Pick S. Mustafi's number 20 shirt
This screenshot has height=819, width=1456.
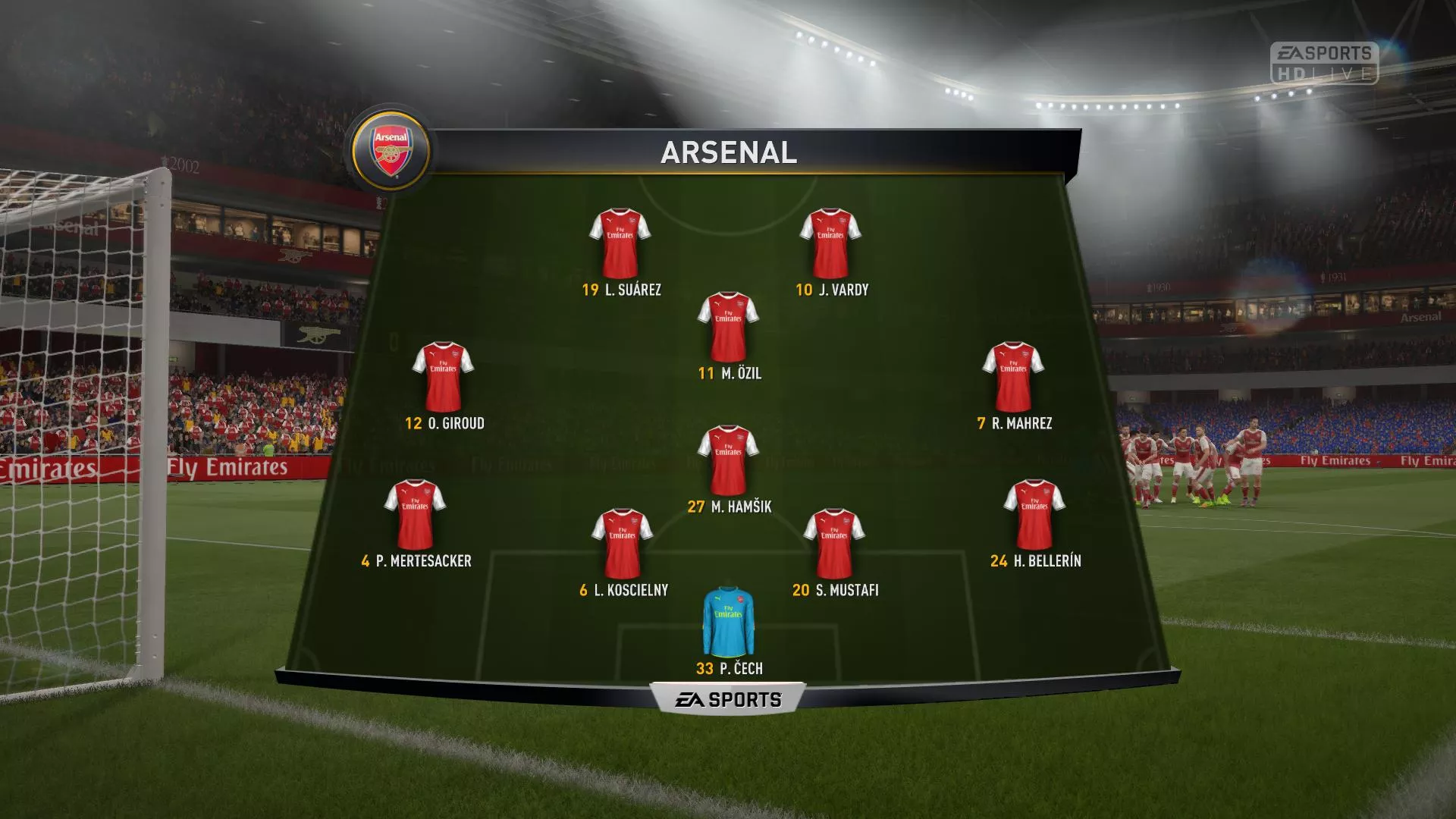[833, 544]
